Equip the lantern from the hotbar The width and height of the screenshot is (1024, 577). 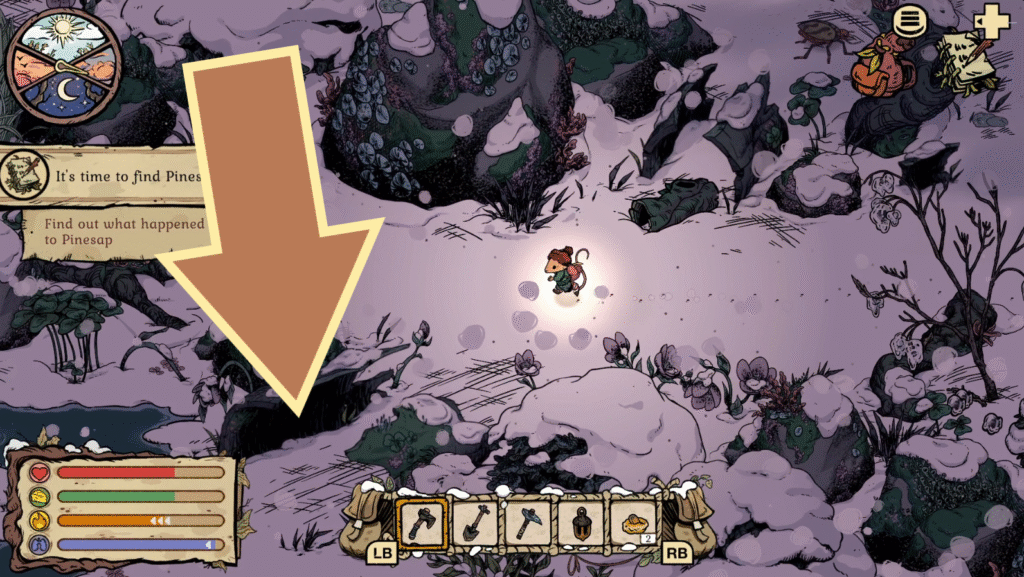click(583, 522)
